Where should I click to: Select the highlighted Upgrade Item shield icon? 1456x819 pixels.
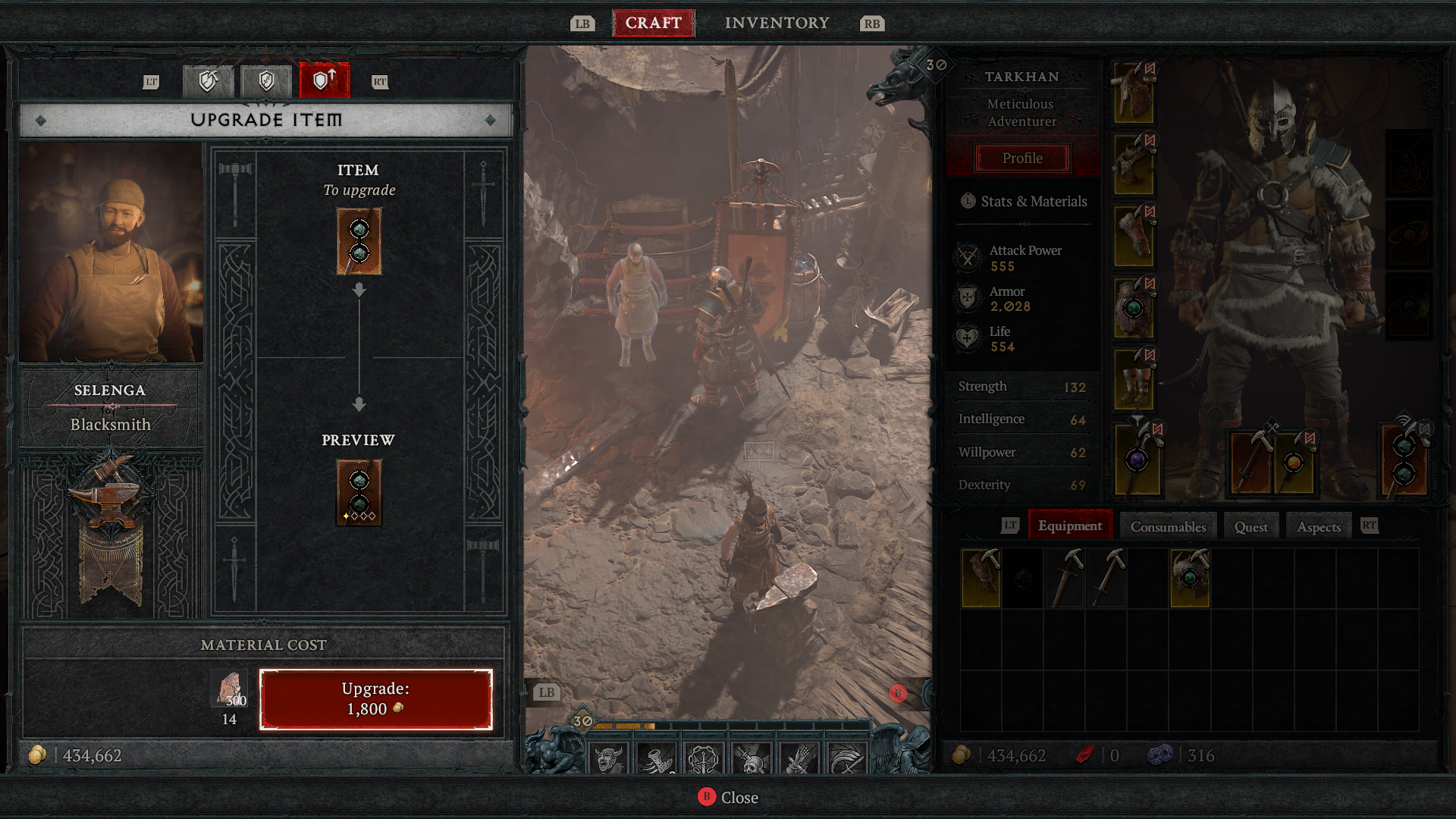(x=324, y=81)
